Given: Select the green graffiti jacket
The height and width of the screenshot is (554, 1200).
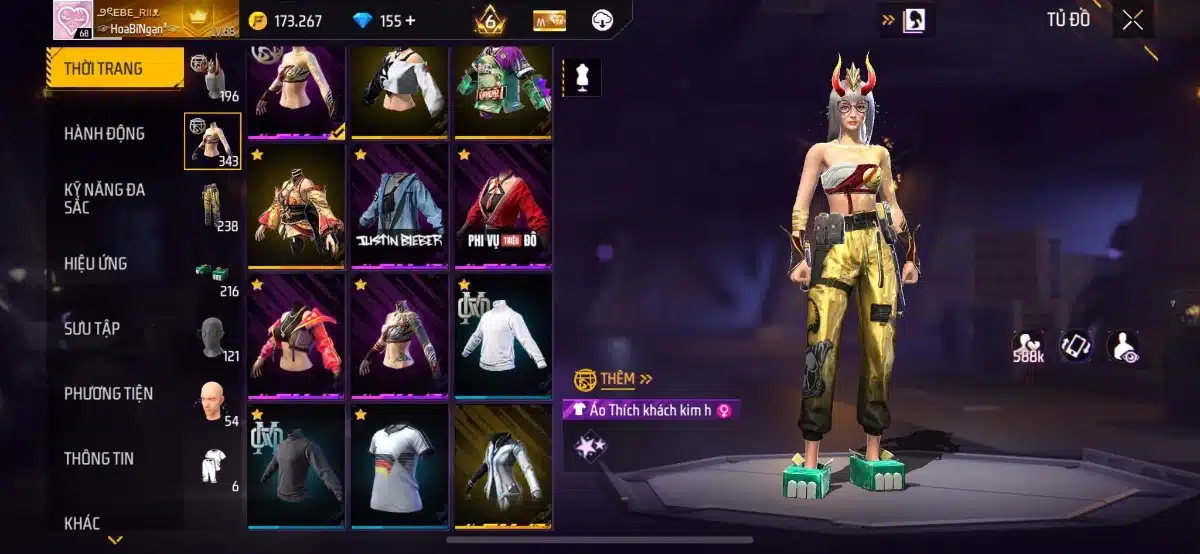Looking at the screenshot, I should pyautogui.click(x=502, y=88).
